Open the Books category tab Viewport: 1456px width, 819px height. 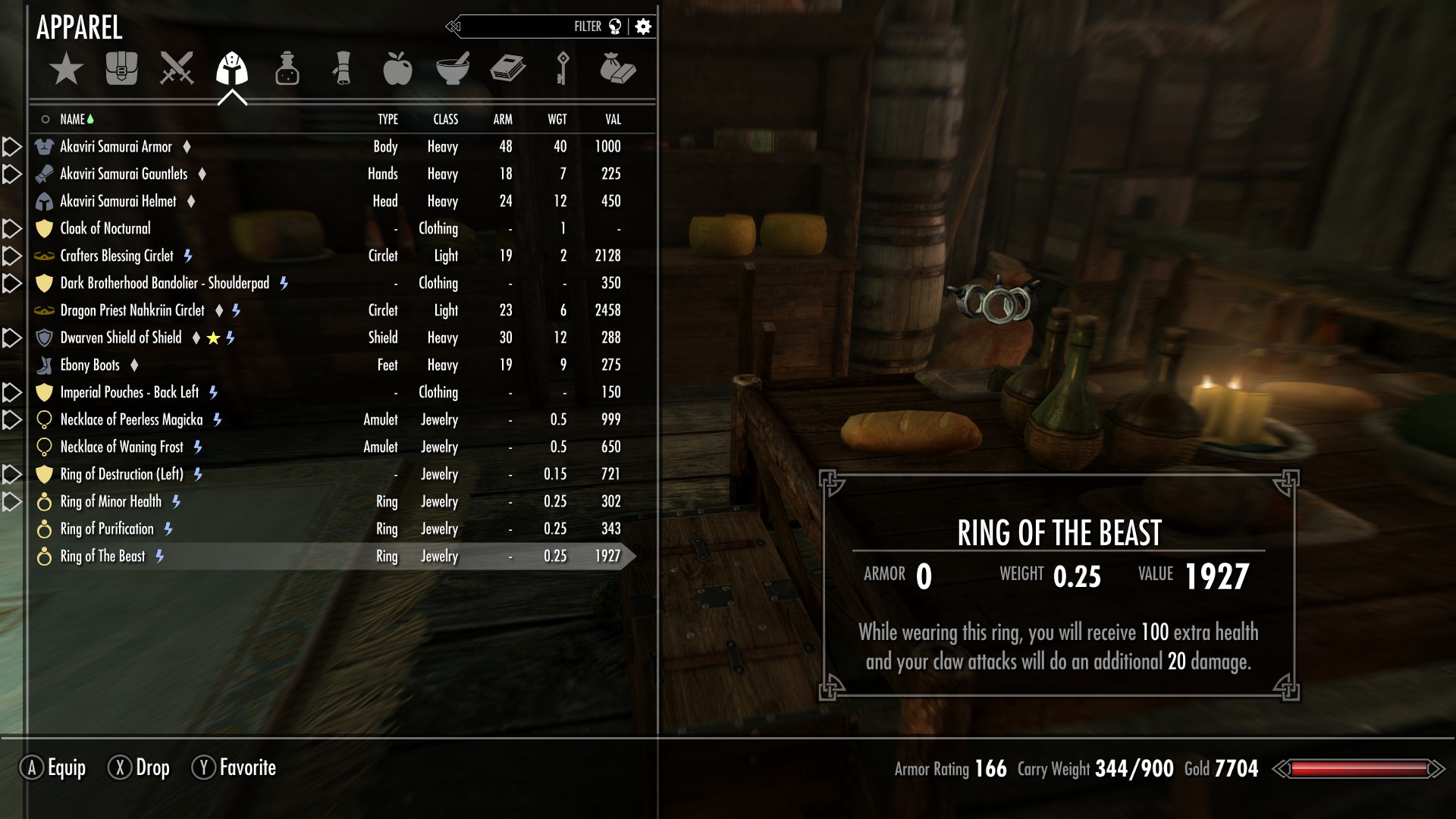[507, 69]
